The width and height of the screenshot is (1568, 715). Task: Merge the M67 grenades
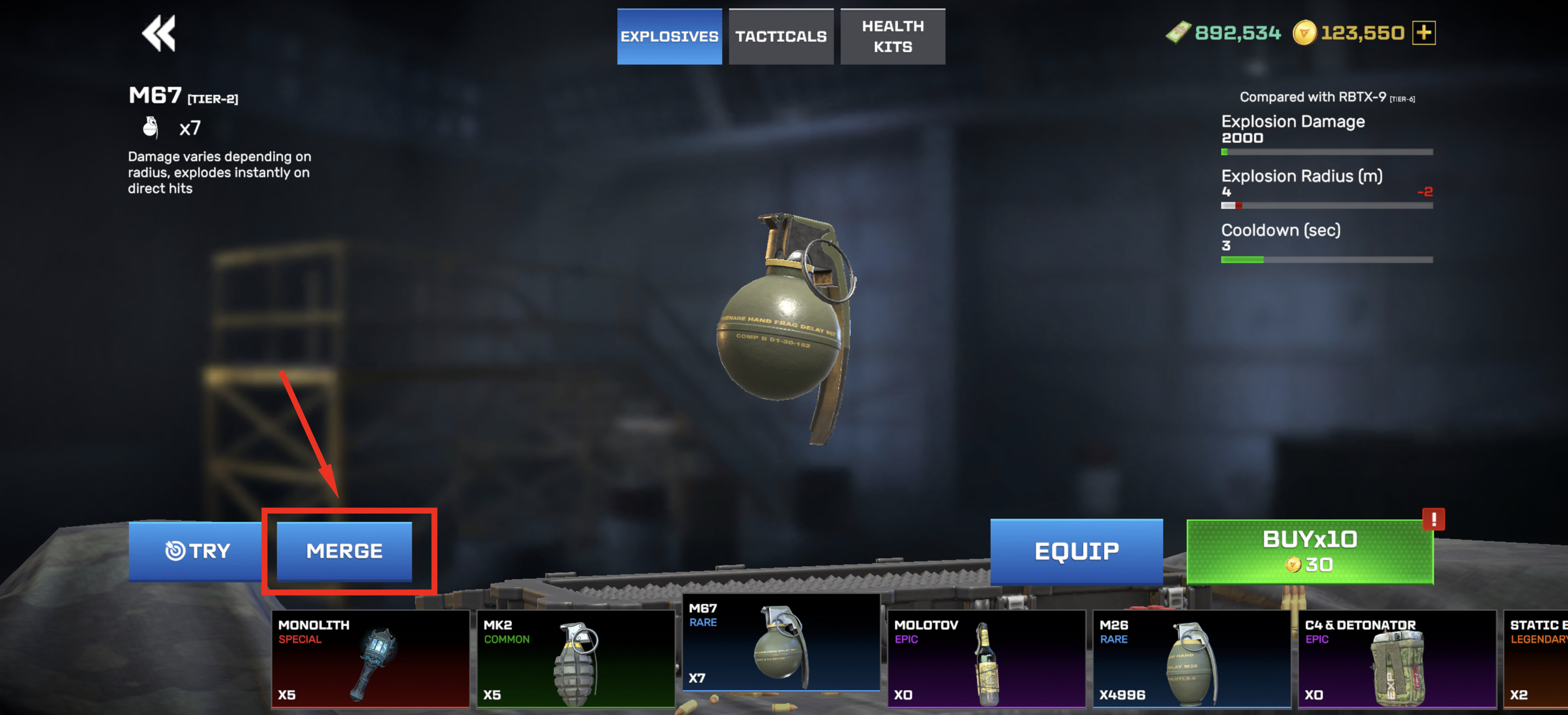[x=345, y=551]
